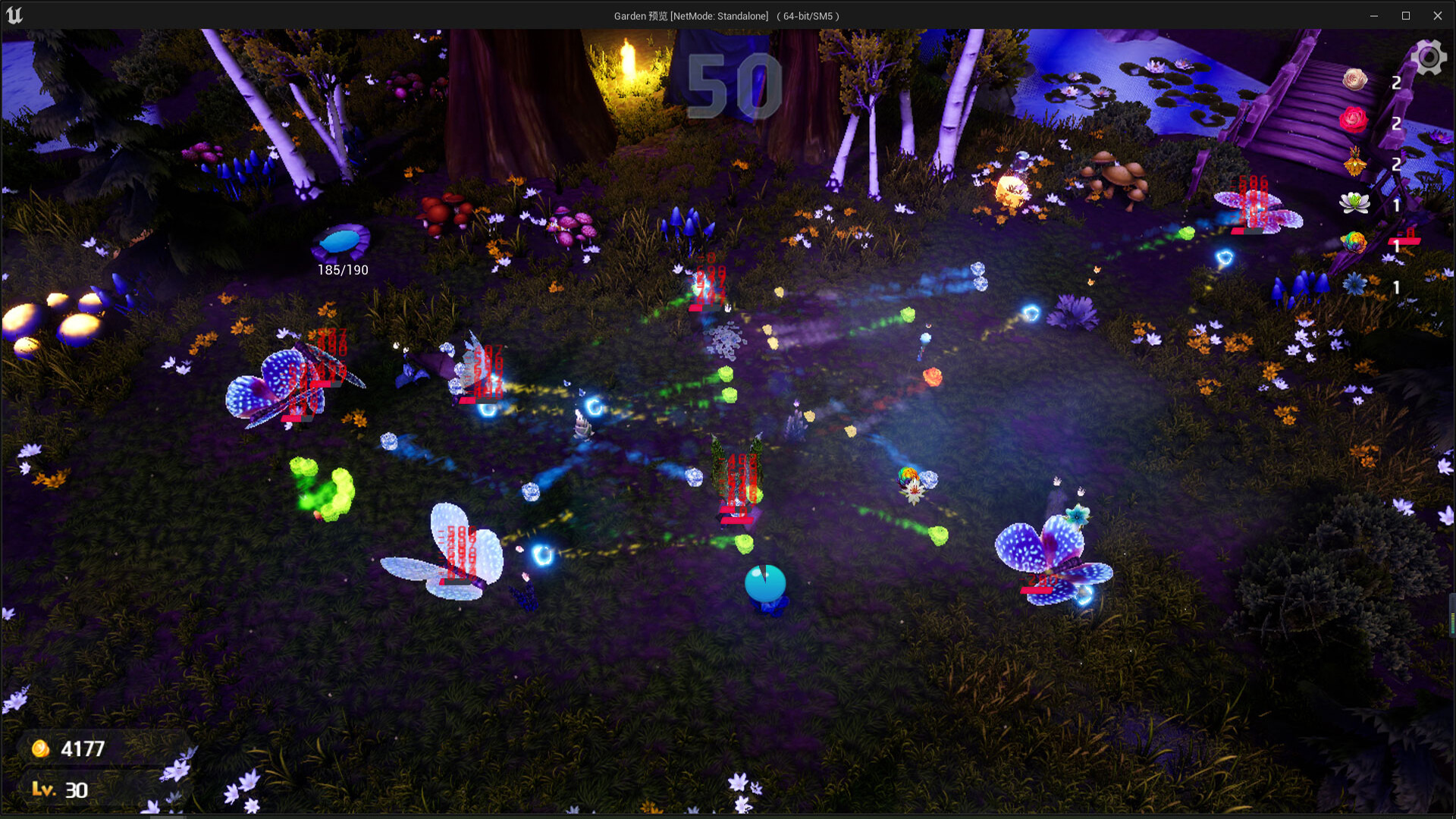
Task: Click the Lv. 30 level display
Action: (x=61, y=790)
